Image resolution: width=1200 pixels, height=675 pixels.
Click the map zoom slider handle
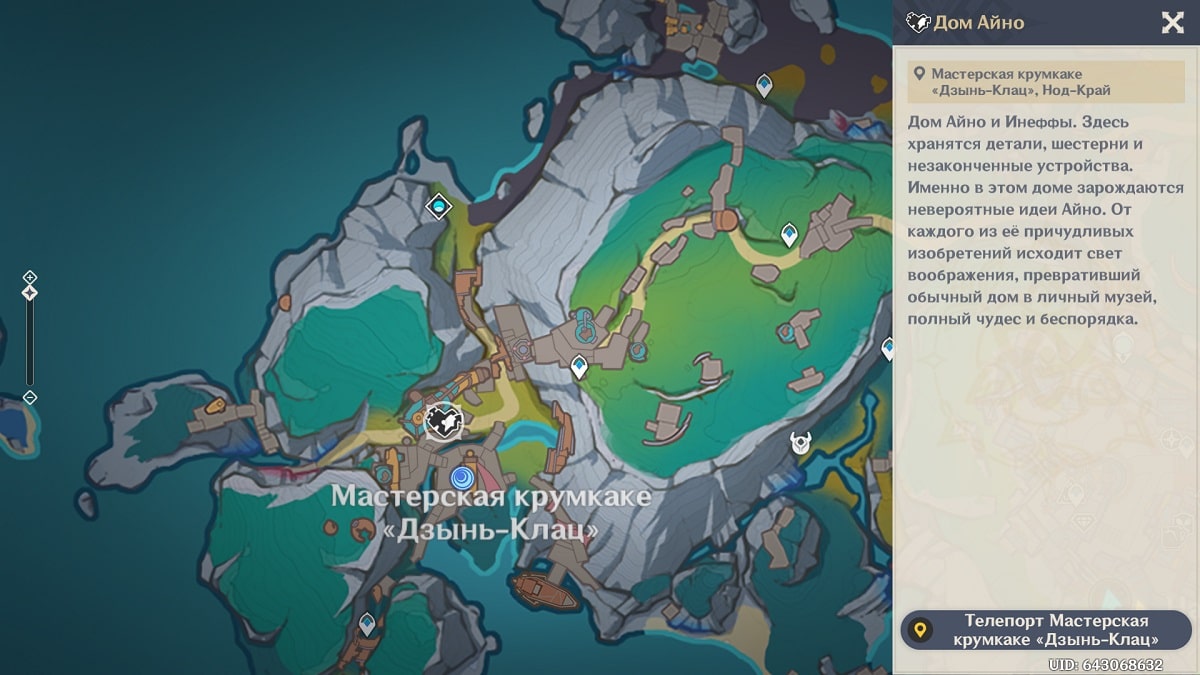[30, 292]
